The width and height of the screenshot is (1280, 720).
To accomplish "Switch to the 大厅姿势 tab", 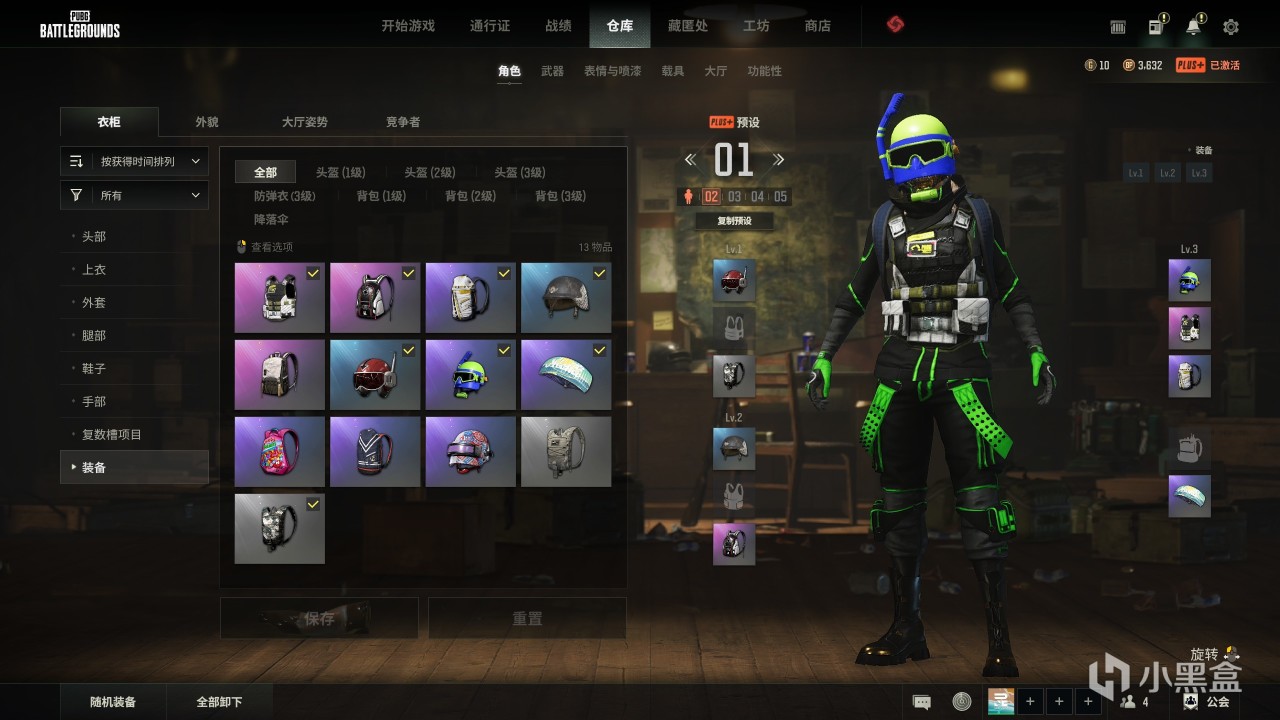I will click(305, 122).
